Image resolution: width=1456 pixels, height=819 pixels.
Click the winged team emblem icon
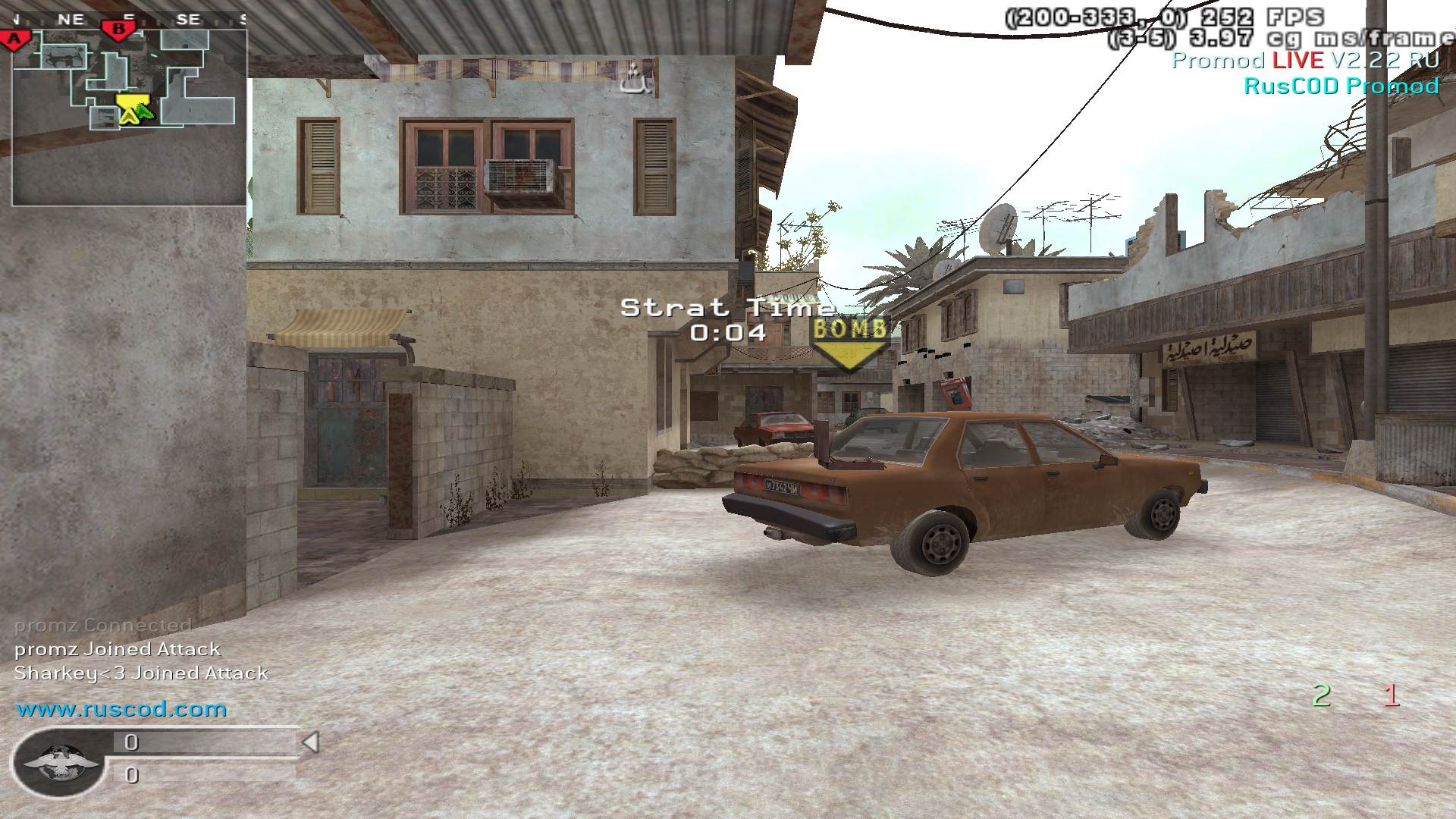coord(60,761)
